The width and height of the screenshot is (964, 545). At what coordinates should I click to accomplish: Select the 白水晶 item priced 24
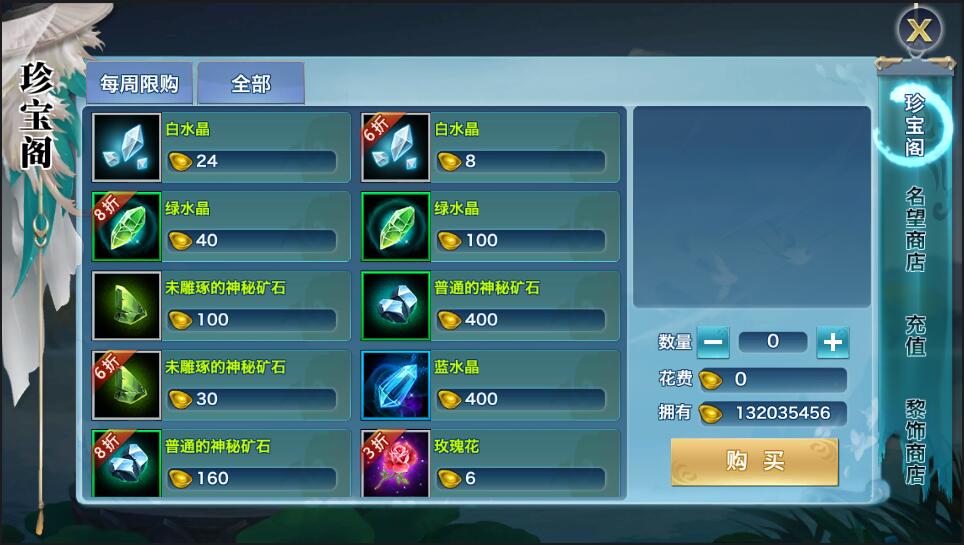(221, 147)
